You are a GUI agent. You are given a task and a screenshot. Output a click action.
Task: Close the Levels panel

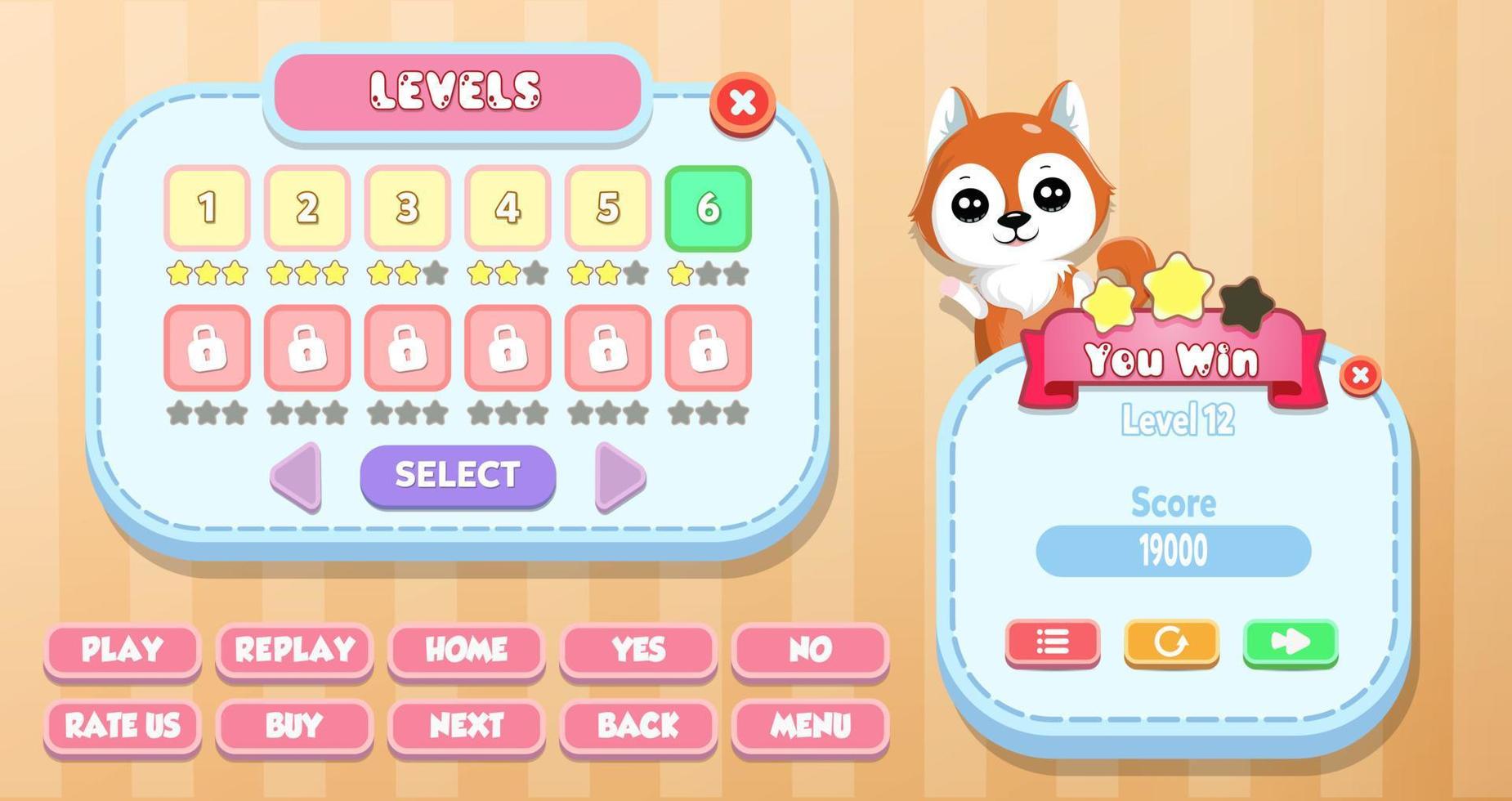(x=742, y=101)
